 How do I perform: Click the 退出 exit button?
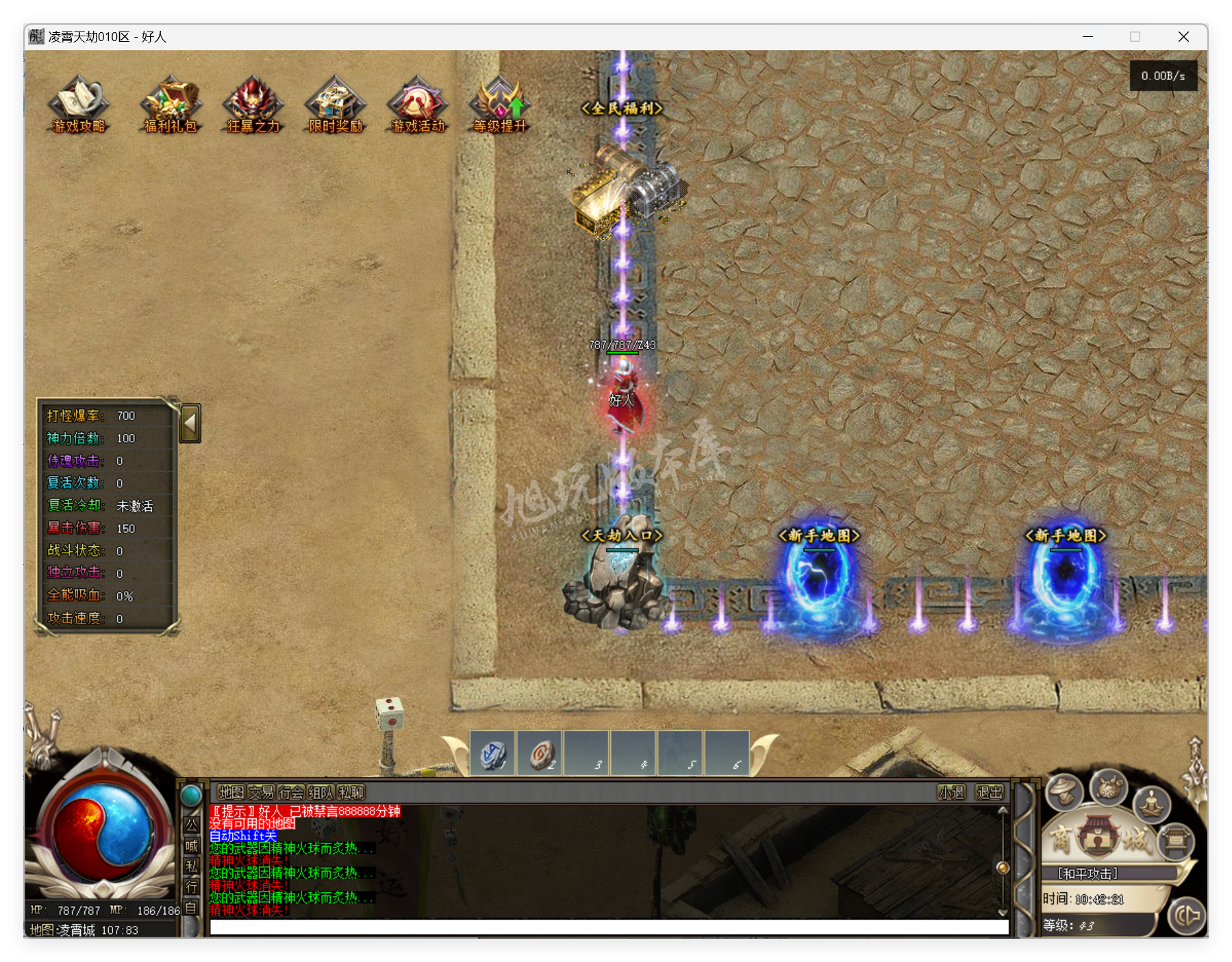tap(989, 792)
